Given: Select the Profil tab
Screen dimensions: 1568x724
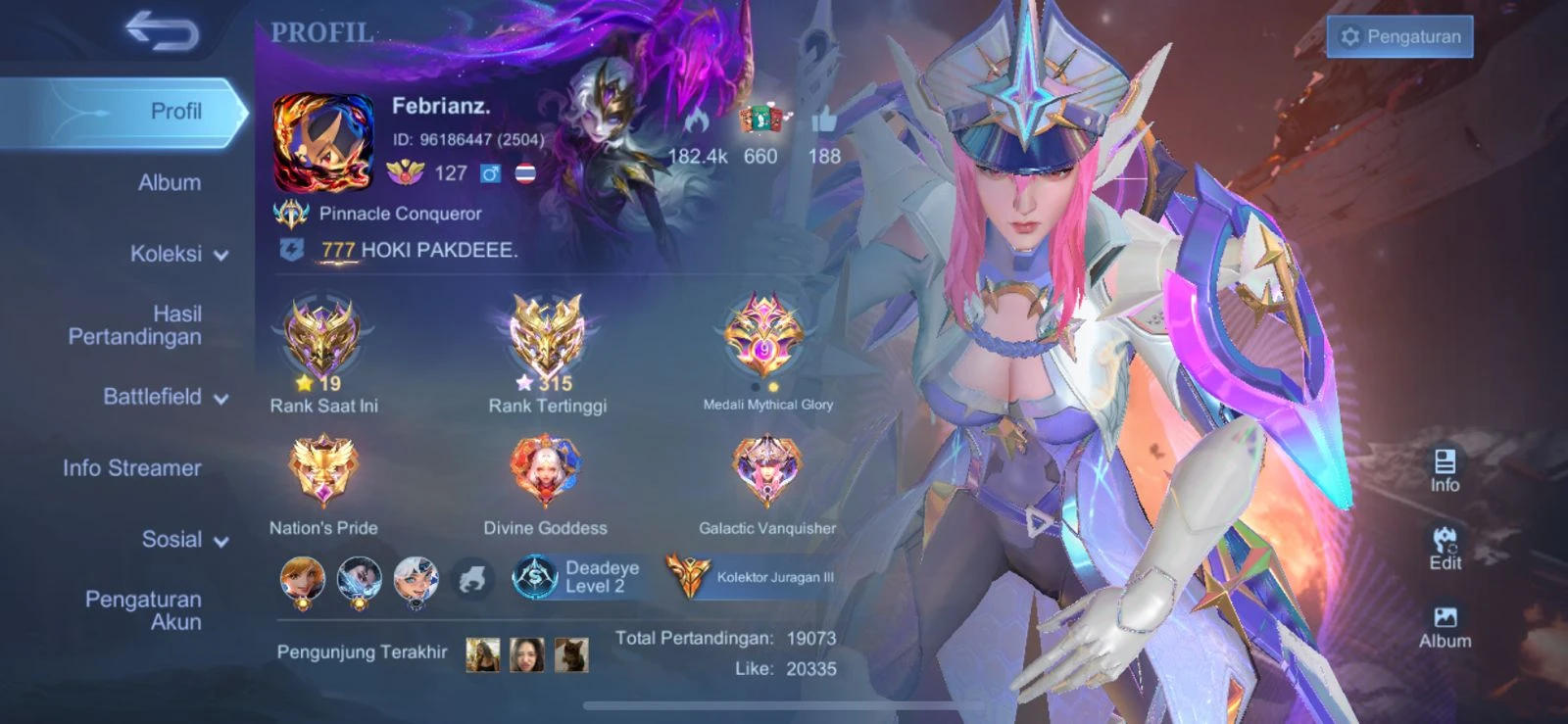Looking at the screenshot, I should coord(174,111).
